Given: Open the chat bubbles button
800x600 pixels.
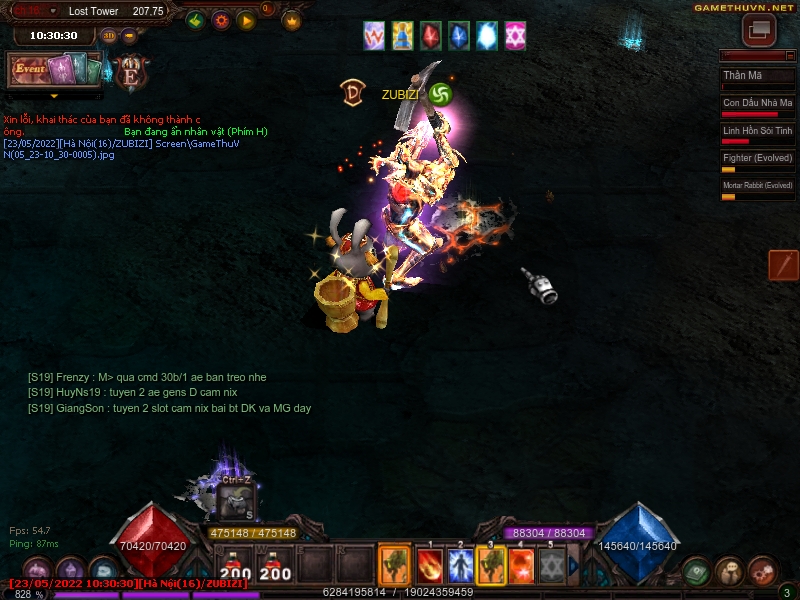Looking at the screenshot, I should (x=729, y=571).
